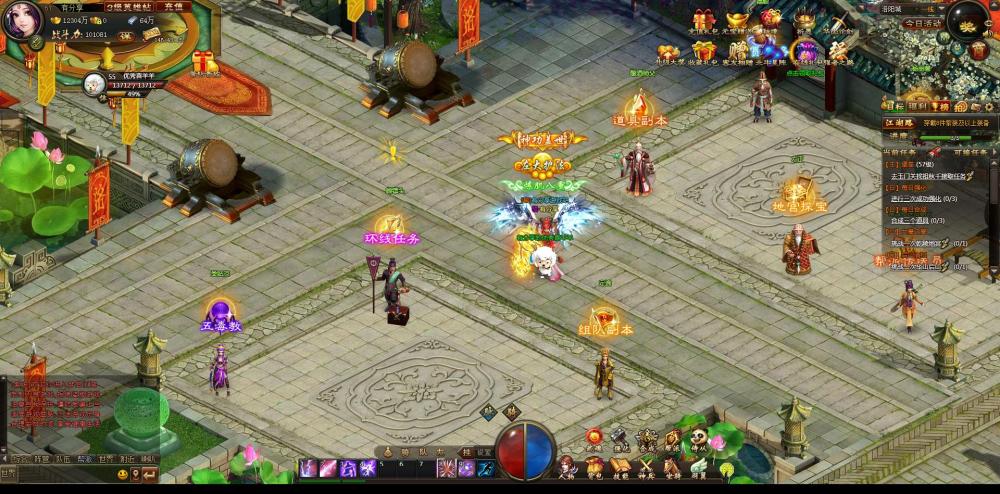Toggle the 挂 auto-combat button
1000x494 pixels.
(466, 451)
